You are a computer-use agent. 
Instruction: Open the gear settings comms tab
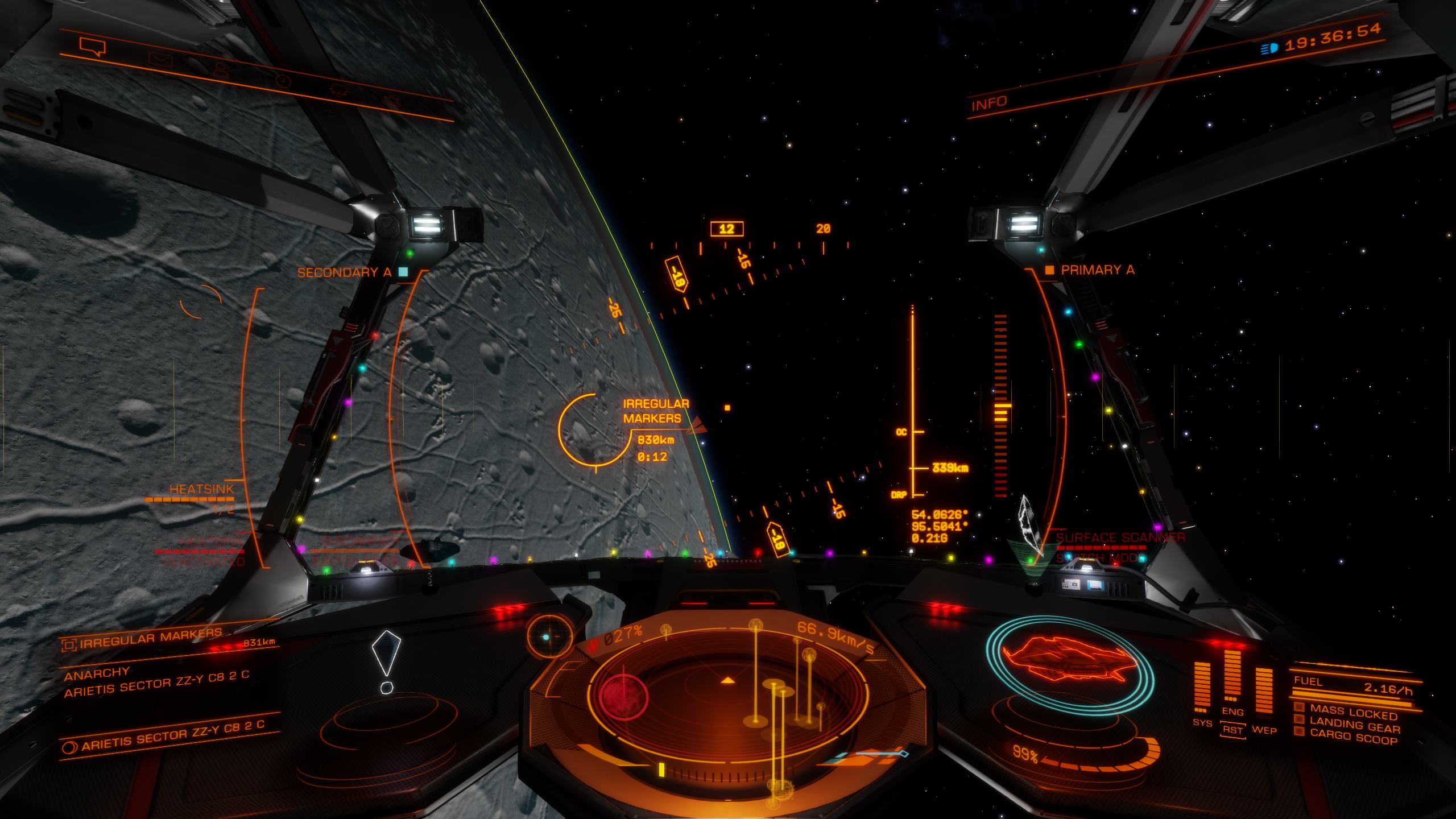point(391,101)
